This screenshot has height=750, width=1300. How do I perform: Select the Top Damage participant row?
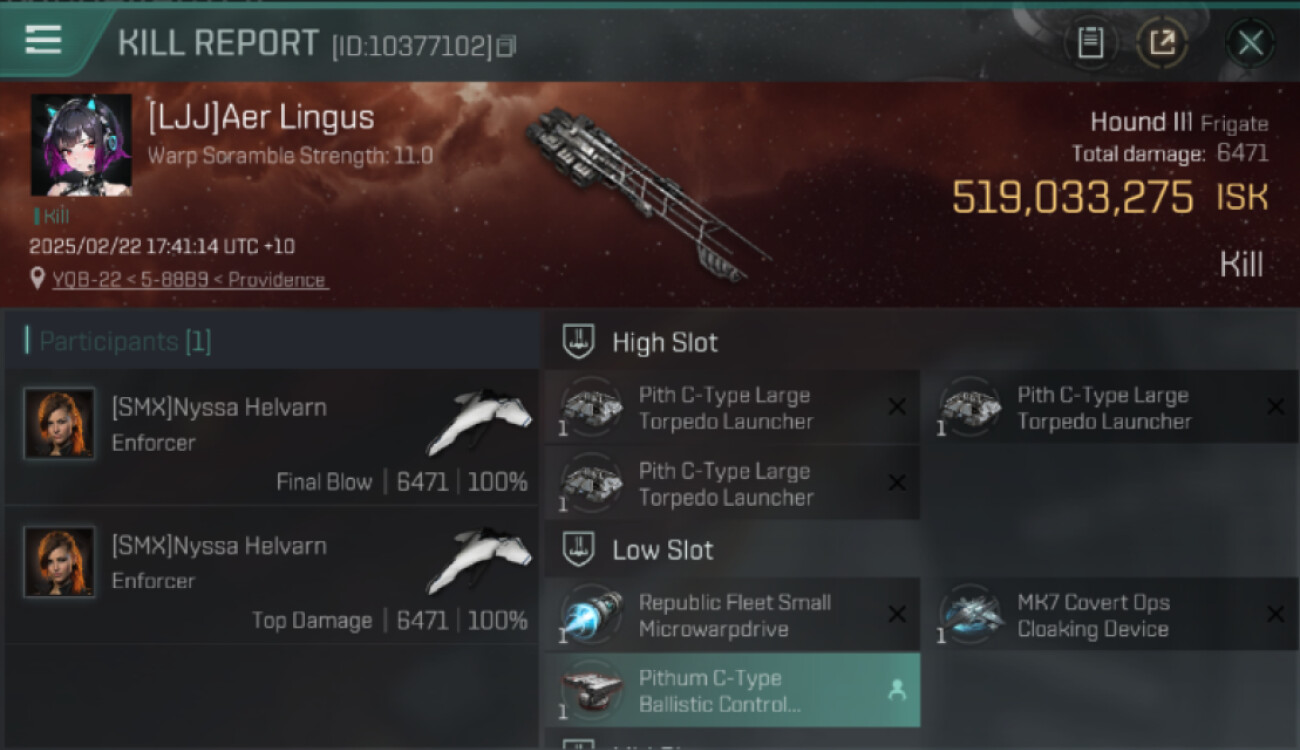[272, 576]
